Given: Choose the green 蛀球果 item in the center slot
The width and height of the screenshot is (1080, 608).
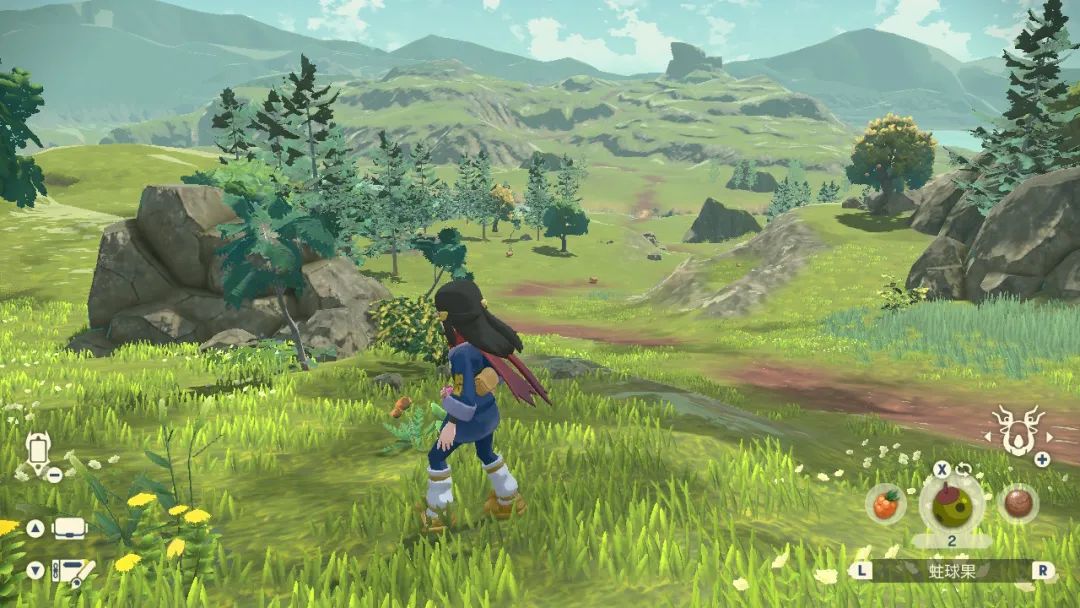Looking at the screenshot, I should click(951, 503).
